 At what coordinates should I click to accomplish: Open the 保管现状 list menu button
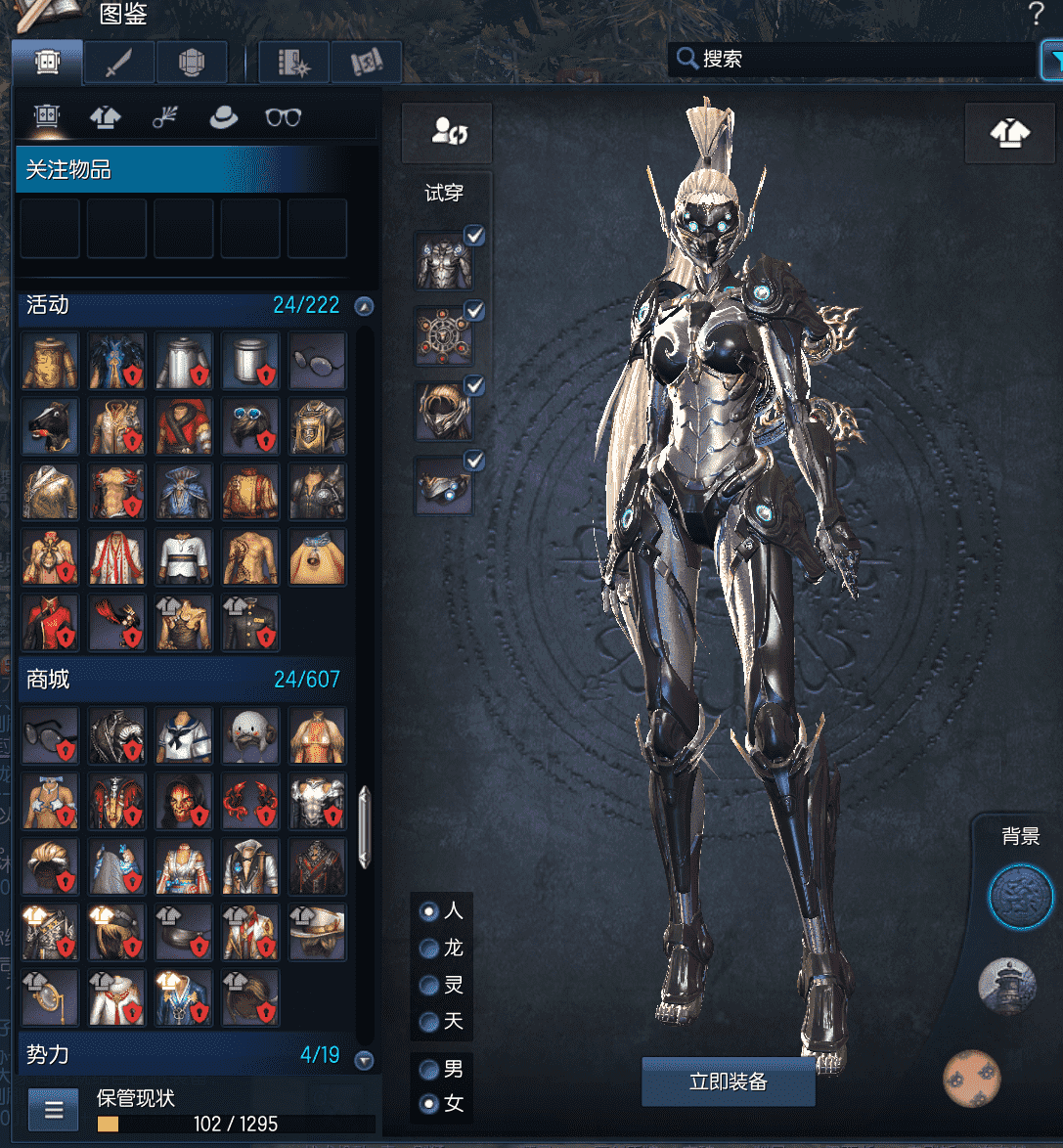(54, 1110)
